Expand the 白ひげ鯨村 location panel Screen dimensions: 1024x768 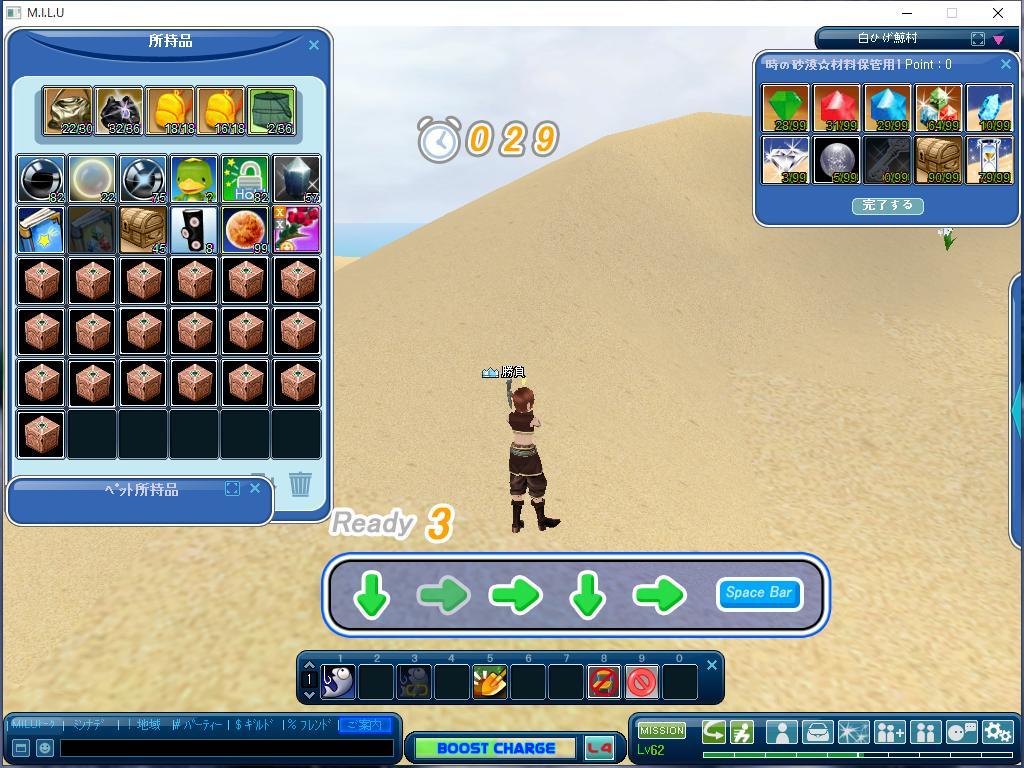pyautogui.click(x=978, y=39)
